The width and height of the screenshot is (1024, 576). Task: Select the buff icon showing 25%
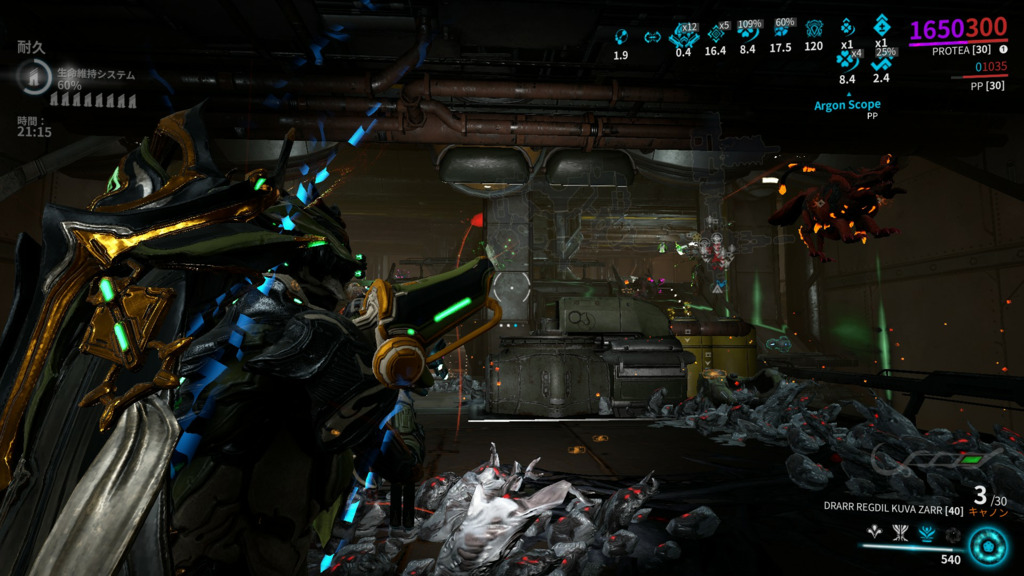tap(881, 61)
